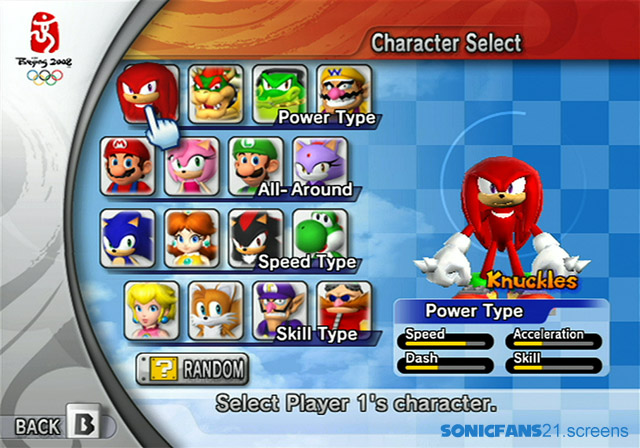Select the Sonic character portrait
Viewport: 640px width, 448px height.
[x=127, y=238]
